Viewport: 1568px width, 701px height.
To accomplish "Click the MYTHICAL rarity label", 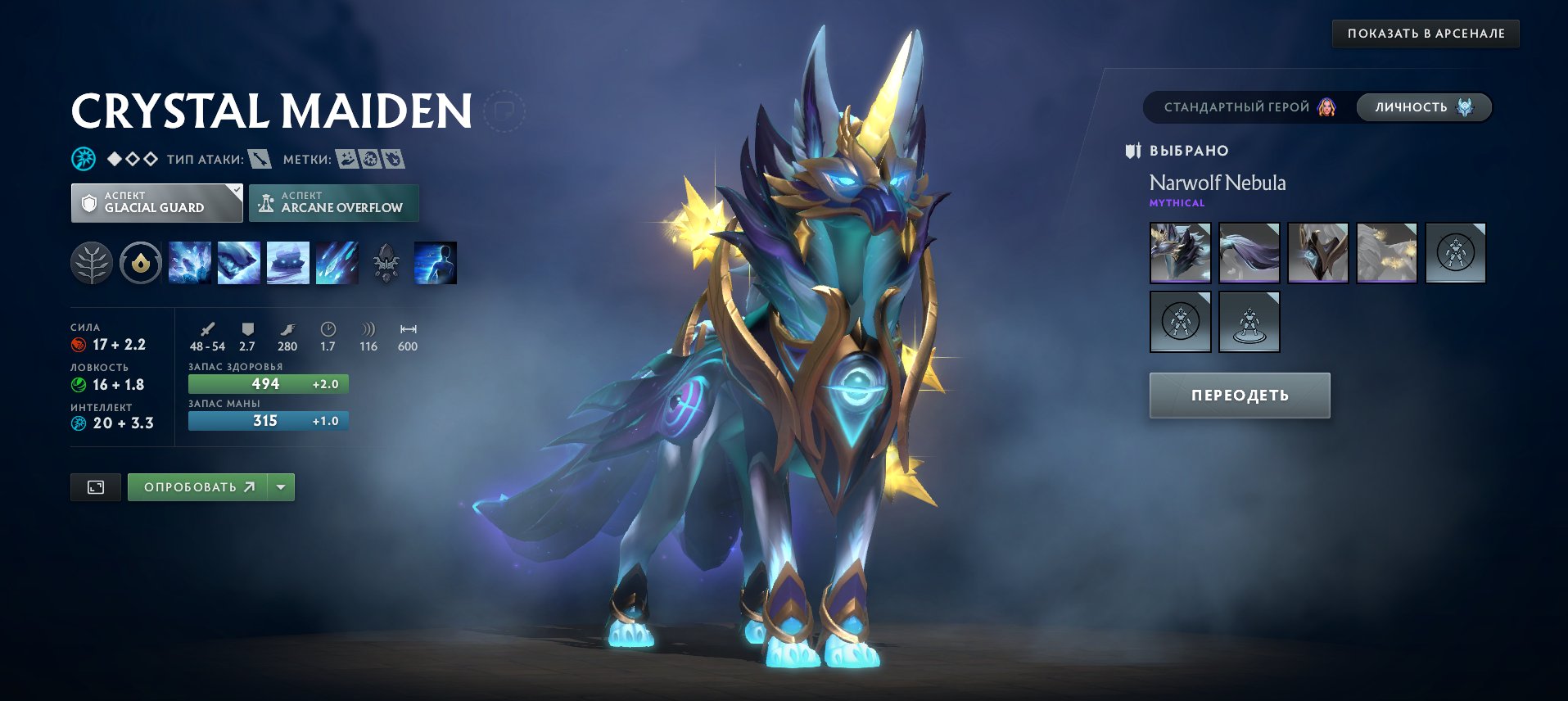I will [1177, 202].
